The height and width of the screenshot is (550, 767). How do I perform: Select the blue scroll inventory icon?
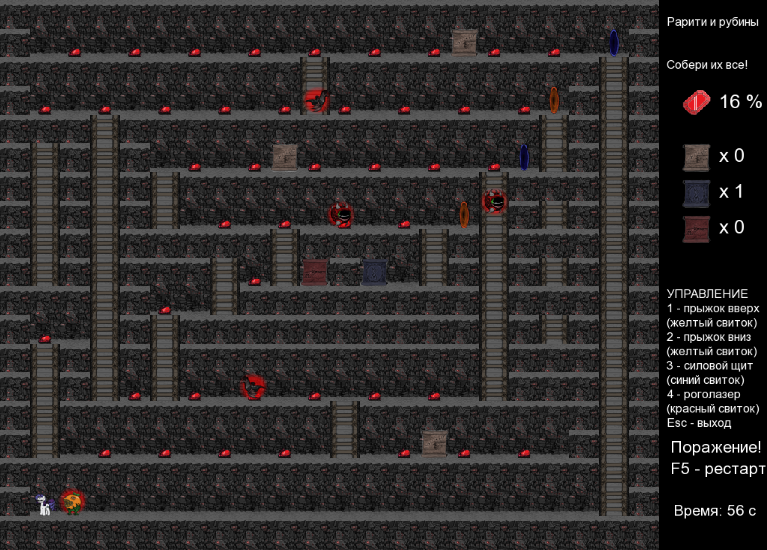(696, 192)
